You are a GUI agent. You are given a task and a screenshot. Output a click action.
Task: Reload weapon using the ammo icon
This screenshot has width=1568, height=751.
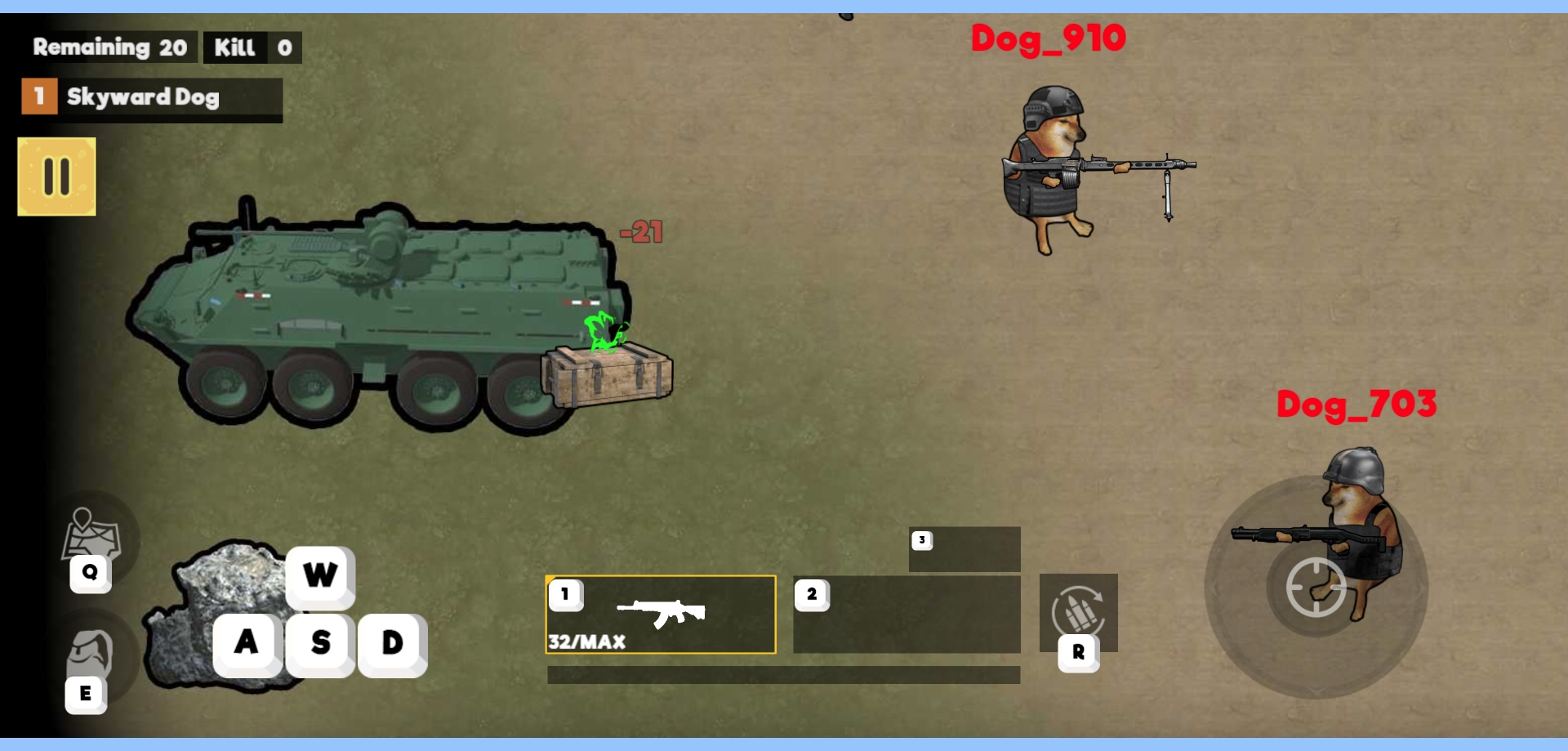click(1078, 613)
